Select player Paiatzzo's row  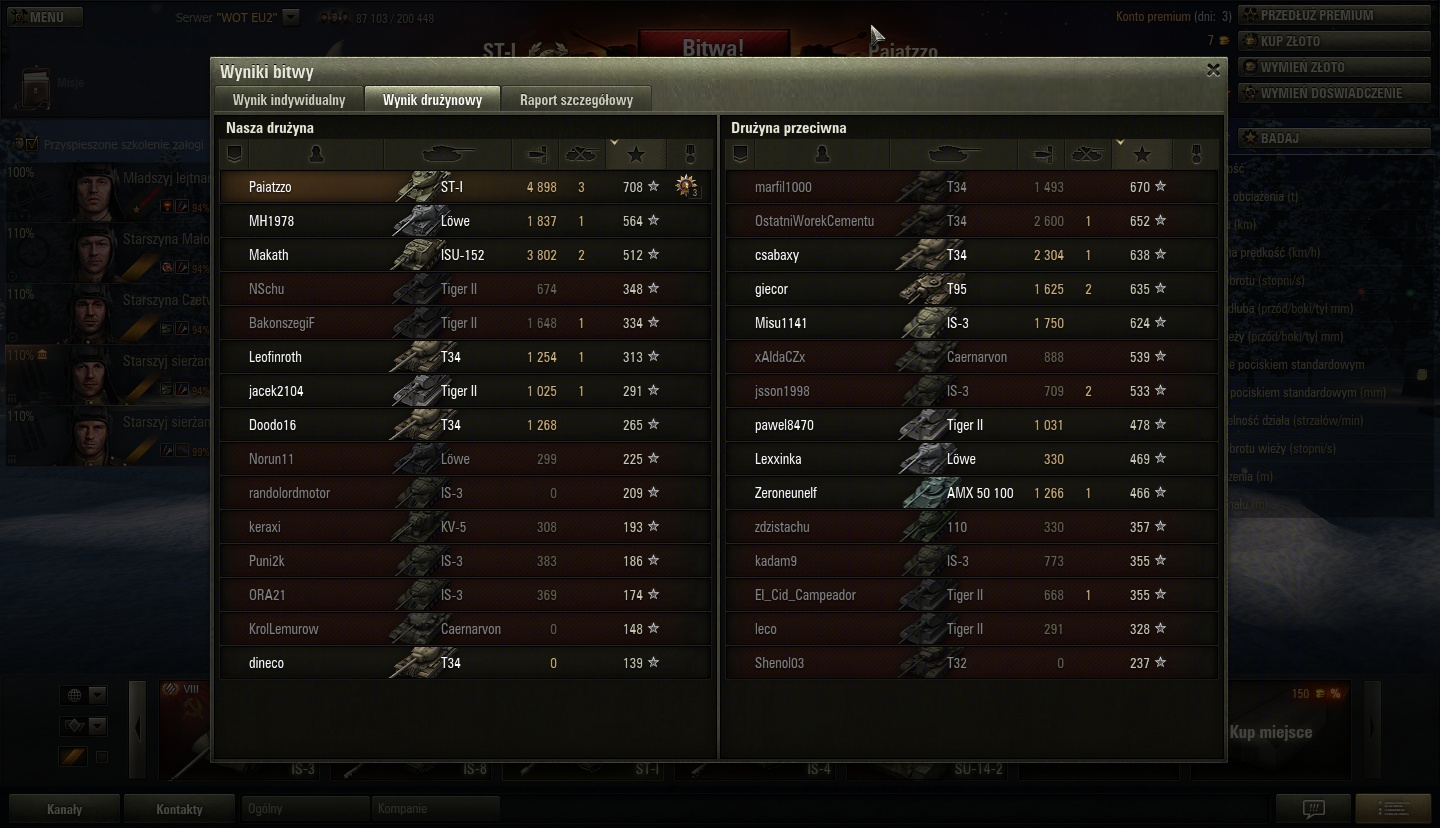(x=465, y=187)
